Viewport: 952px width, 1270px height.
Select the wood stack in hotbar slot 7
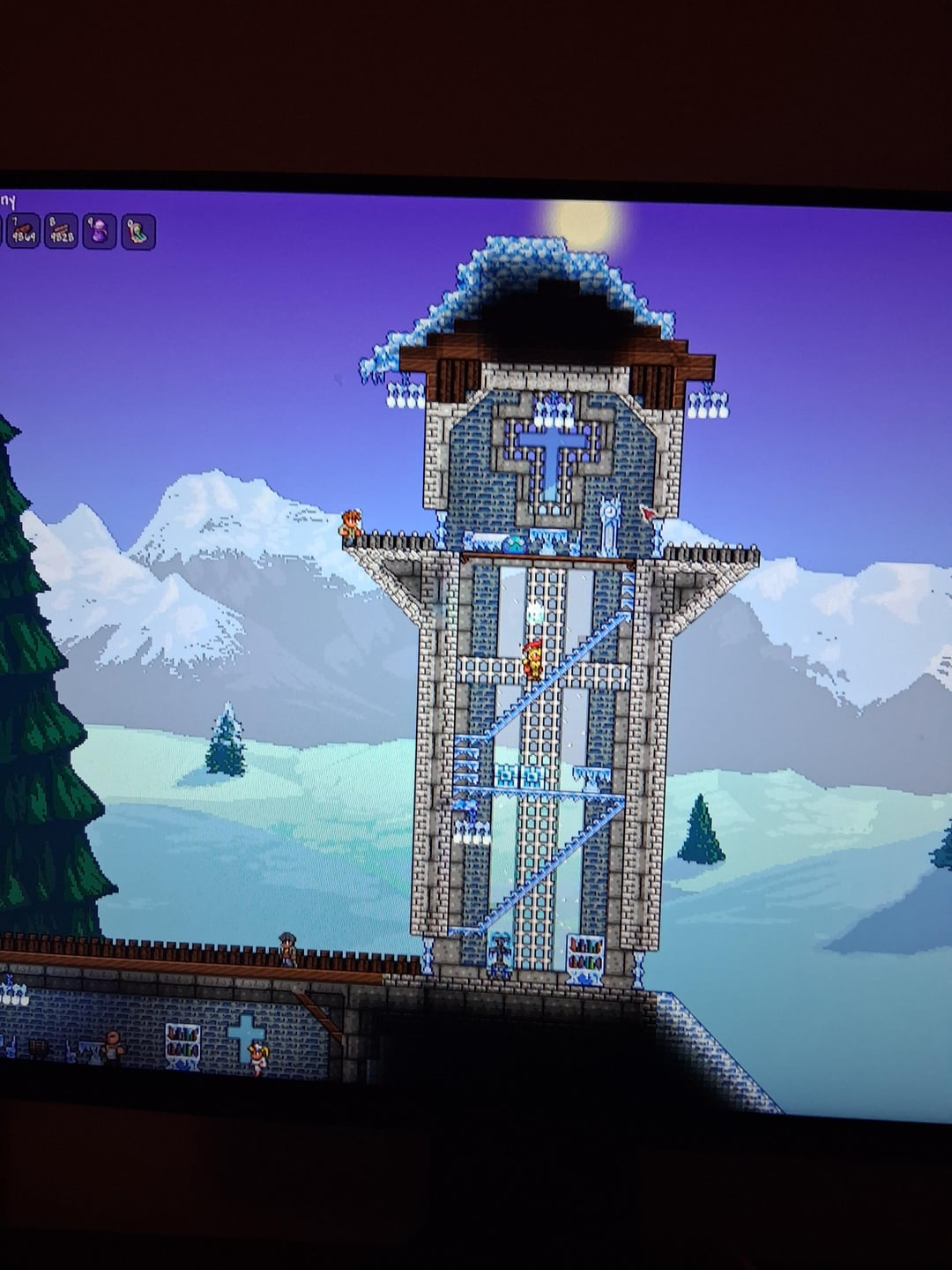23,233
